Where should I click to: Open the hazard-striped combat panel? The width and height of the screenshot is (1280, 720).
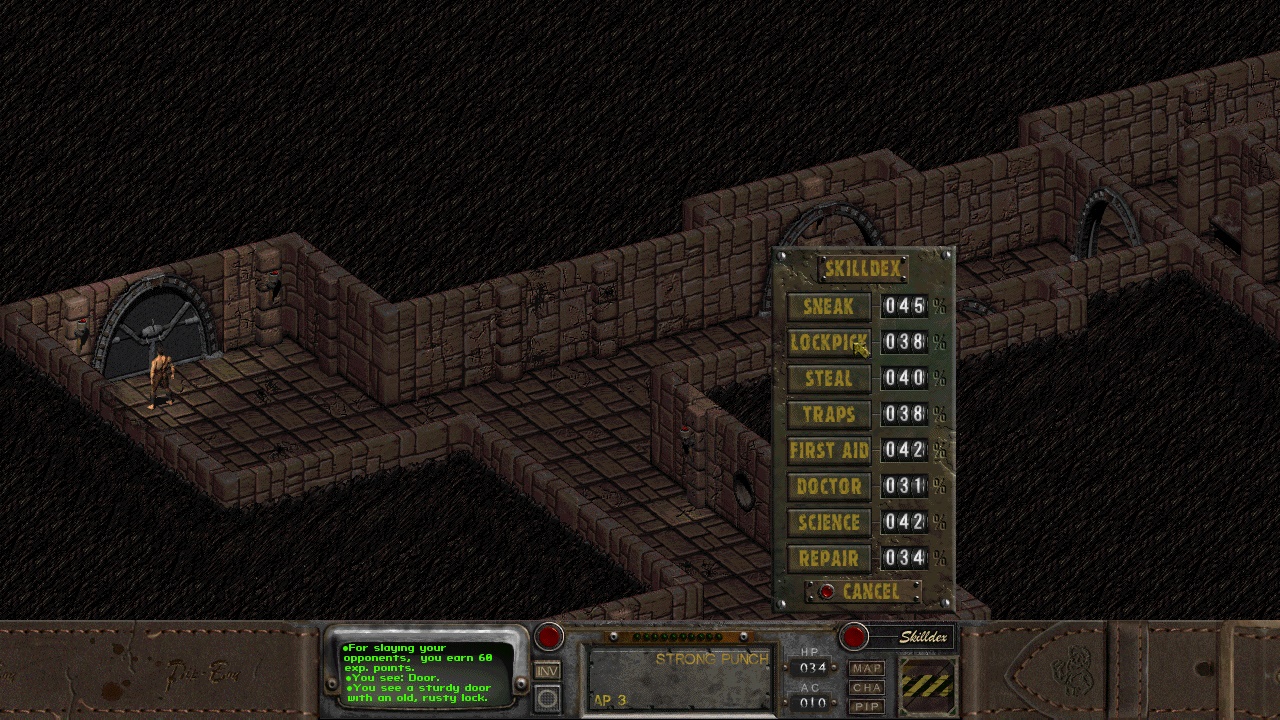click(927, 685)
